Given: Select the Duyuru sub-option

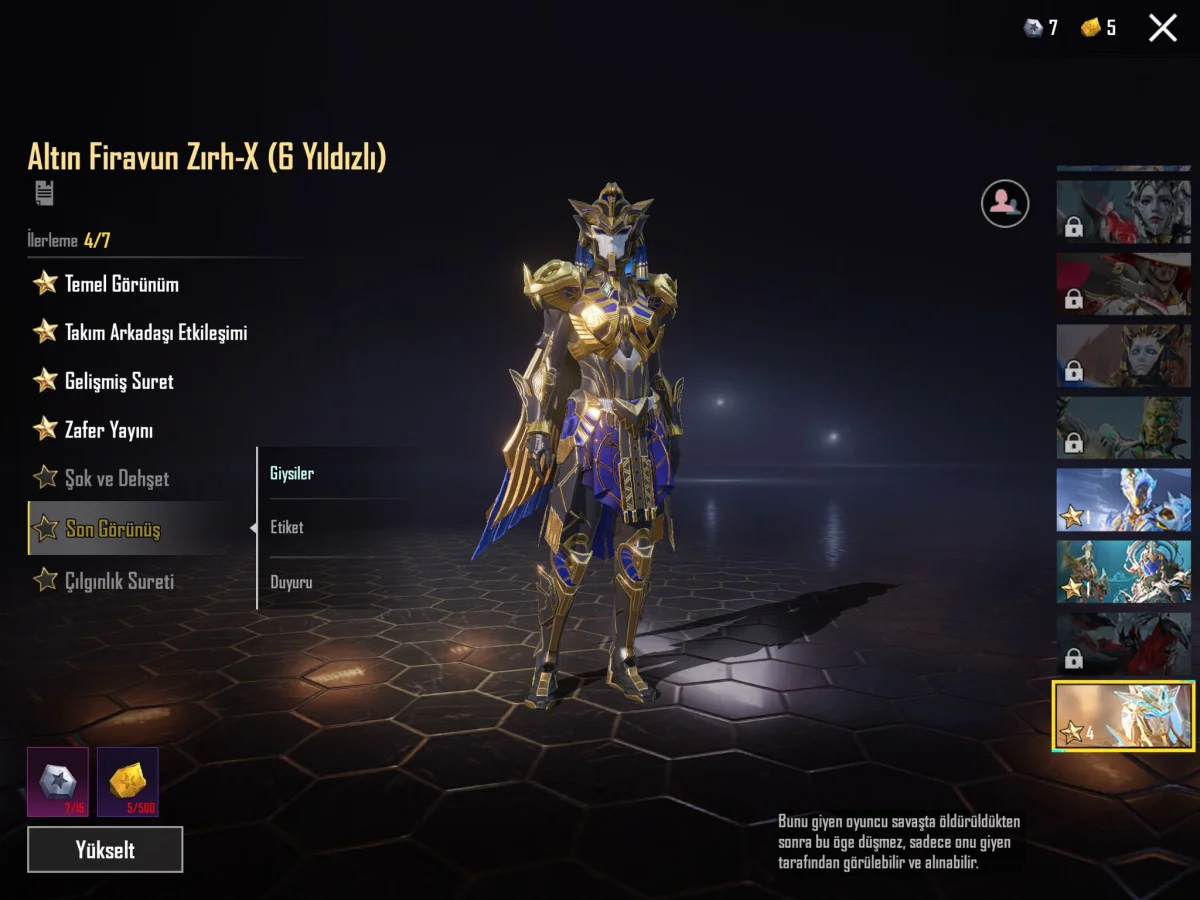Looking at the screenshot, I should (291, 582).
